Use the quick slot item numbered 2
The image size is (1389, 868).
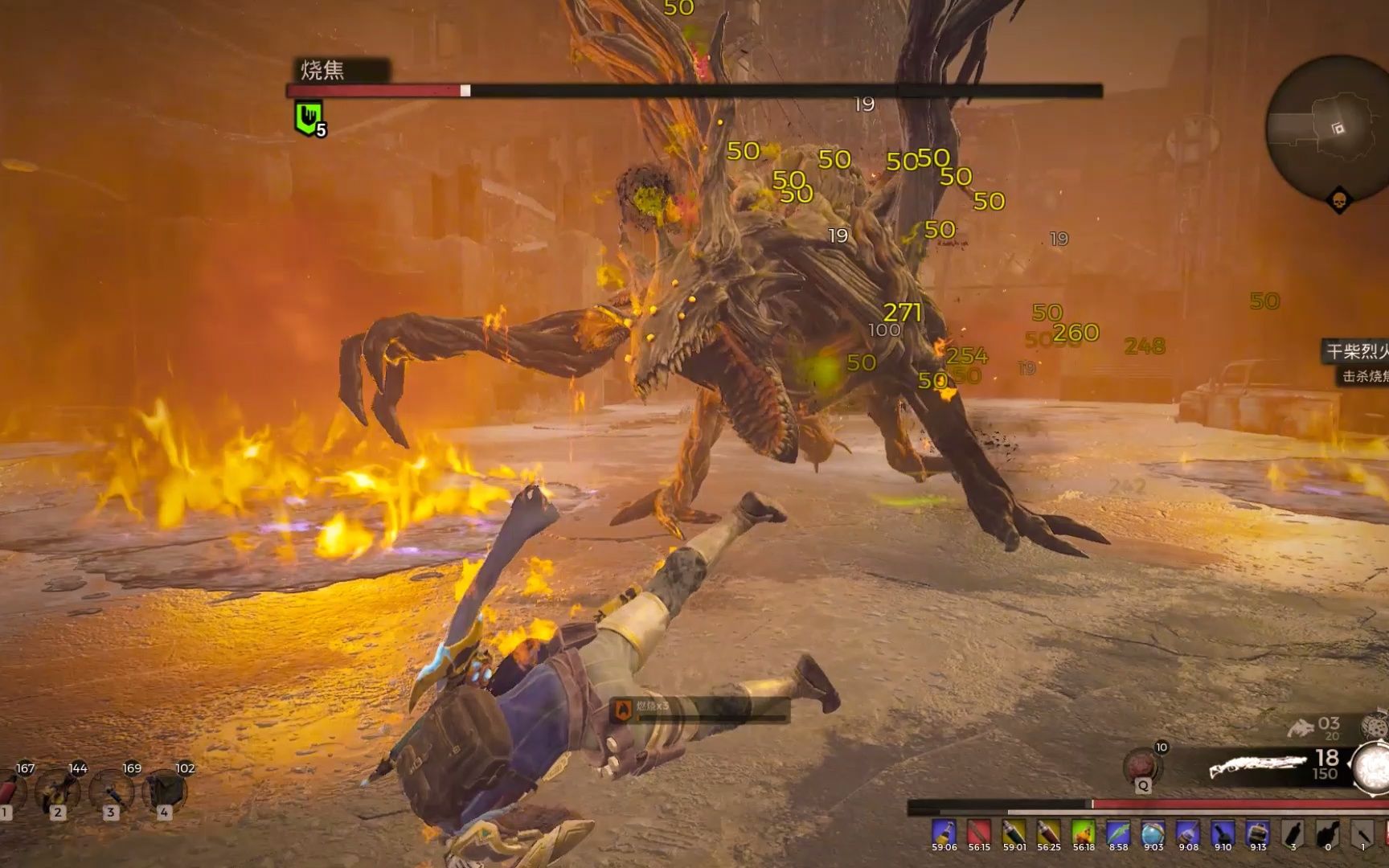[58, 792]
